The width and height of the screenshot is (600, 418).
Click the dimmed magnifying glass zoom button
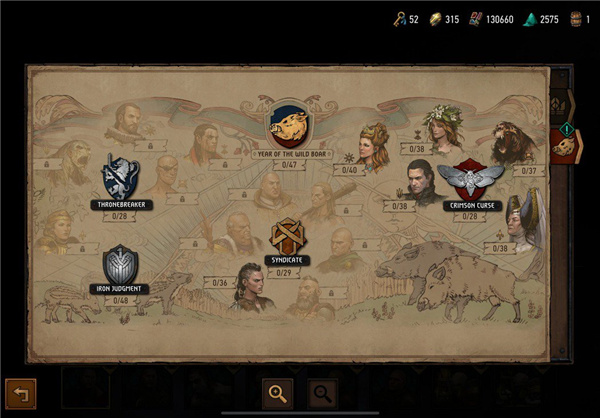click(x=323, y=393)
